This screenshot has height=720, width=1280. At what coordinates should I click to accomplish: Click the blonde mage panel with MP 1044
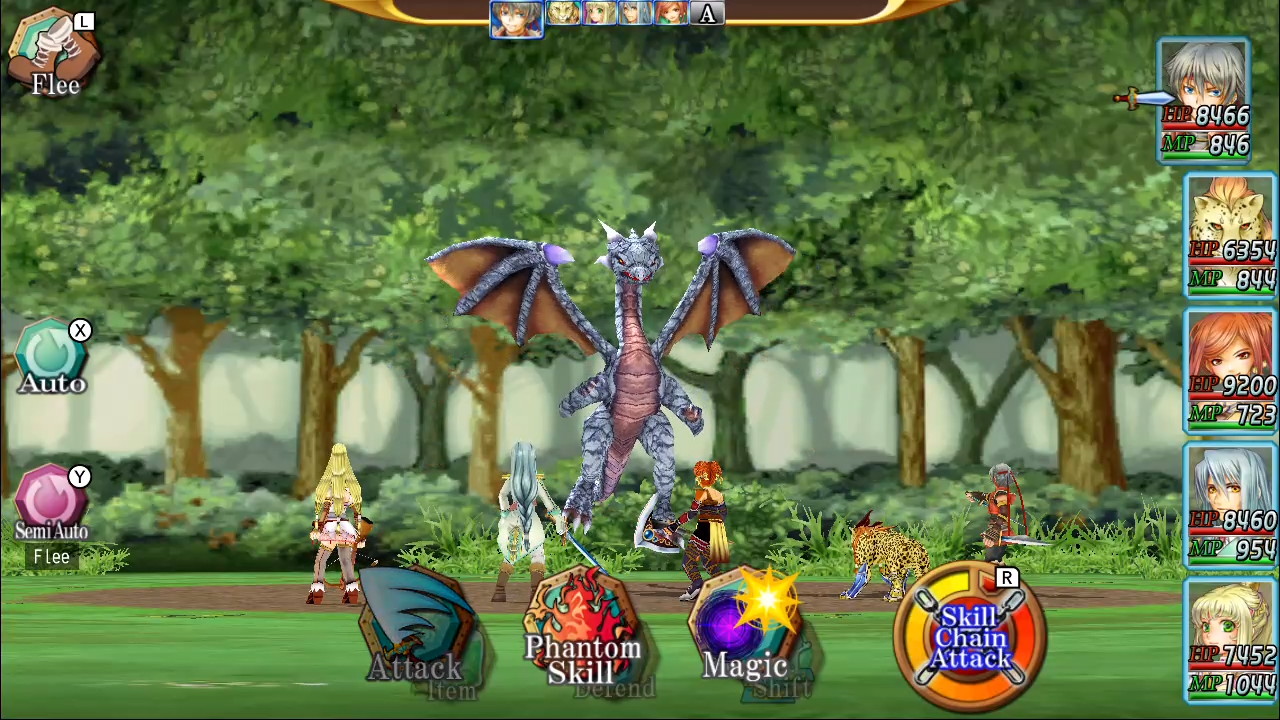1229,645
